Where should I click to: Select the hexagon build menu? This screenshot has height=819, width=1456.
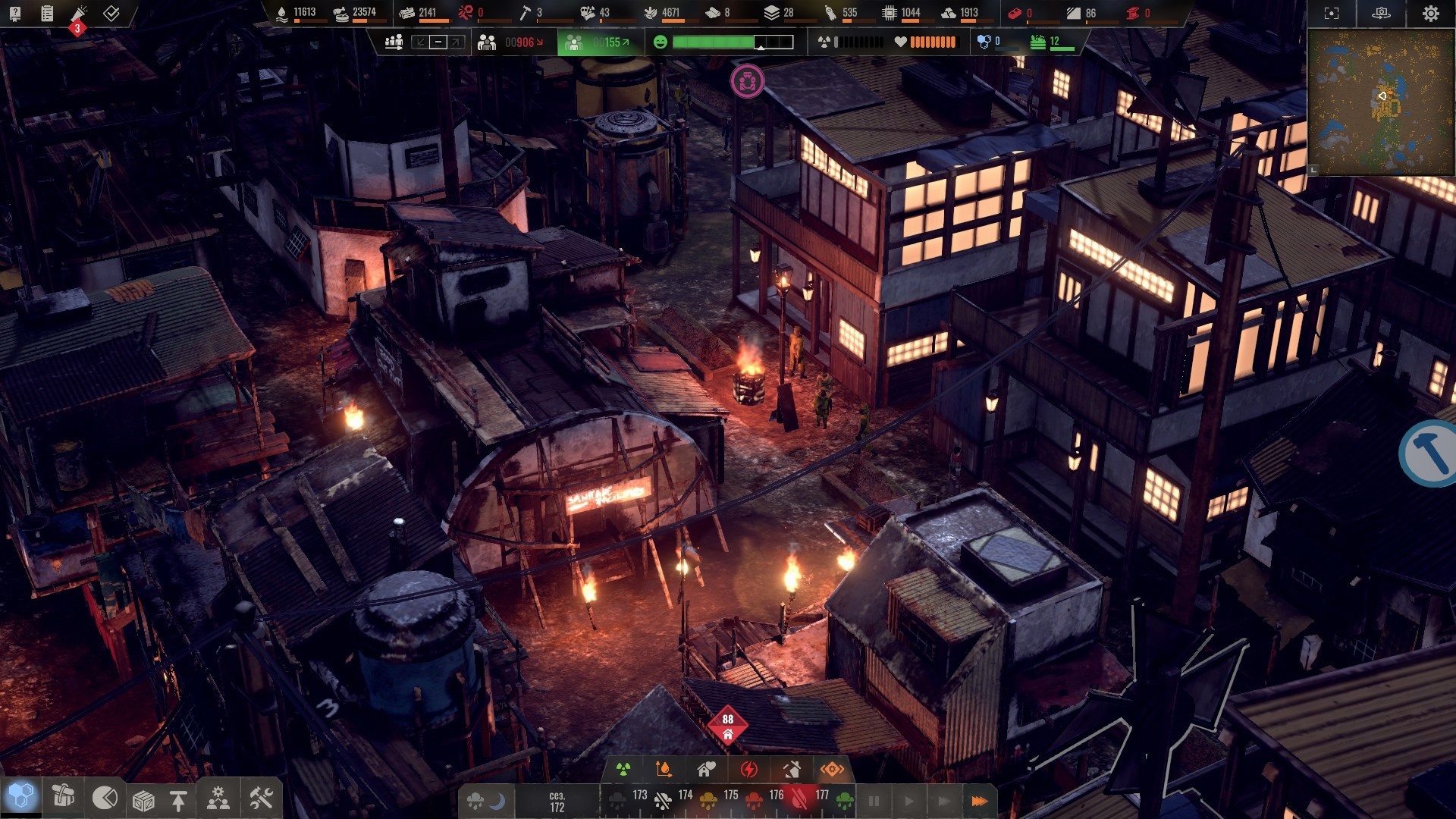21,797
